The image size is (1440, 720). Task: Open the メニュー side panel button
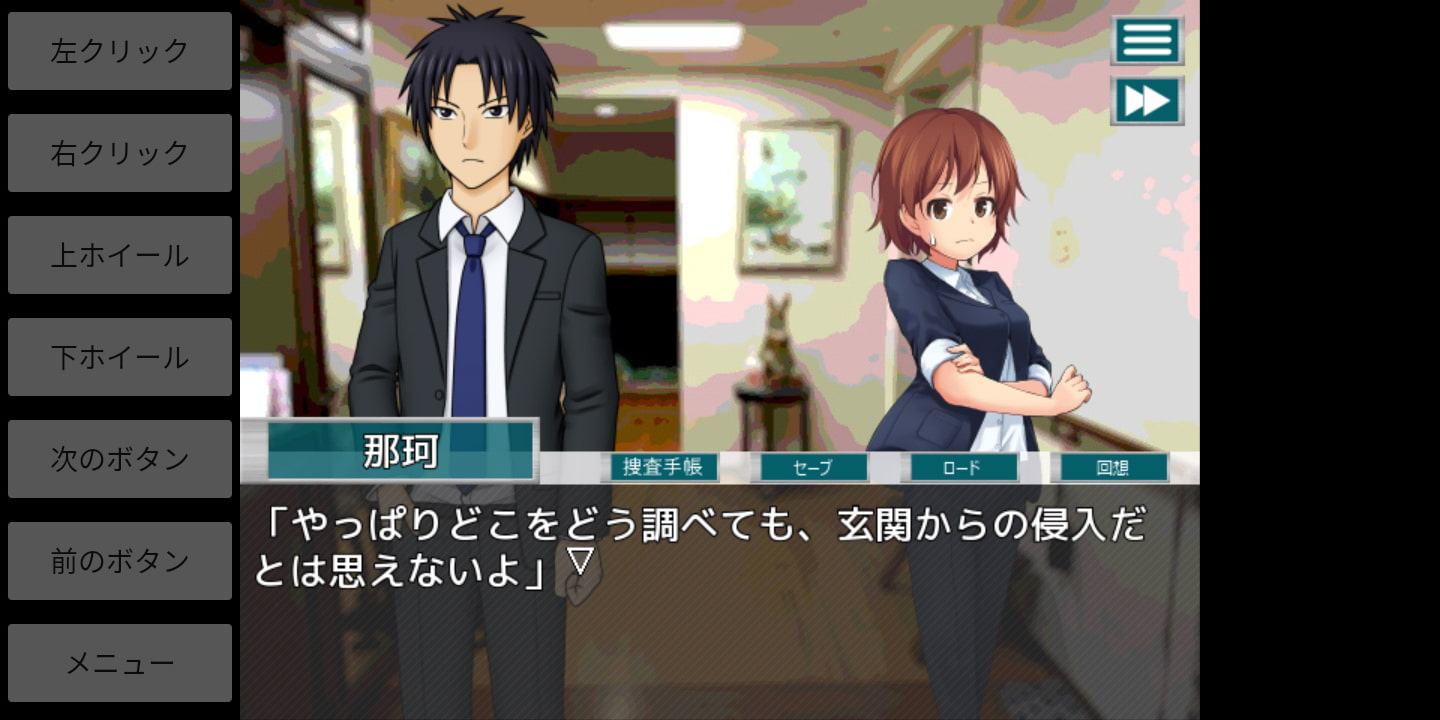[x=120, y=663]
